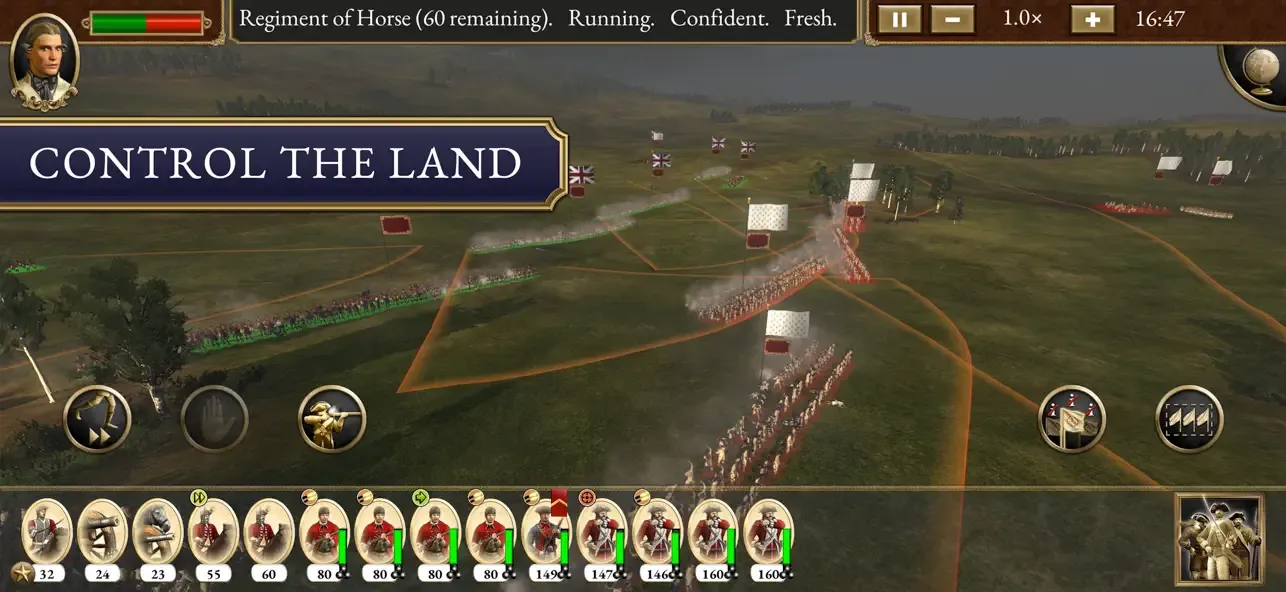Select the general's portrait

click(44, 60)
